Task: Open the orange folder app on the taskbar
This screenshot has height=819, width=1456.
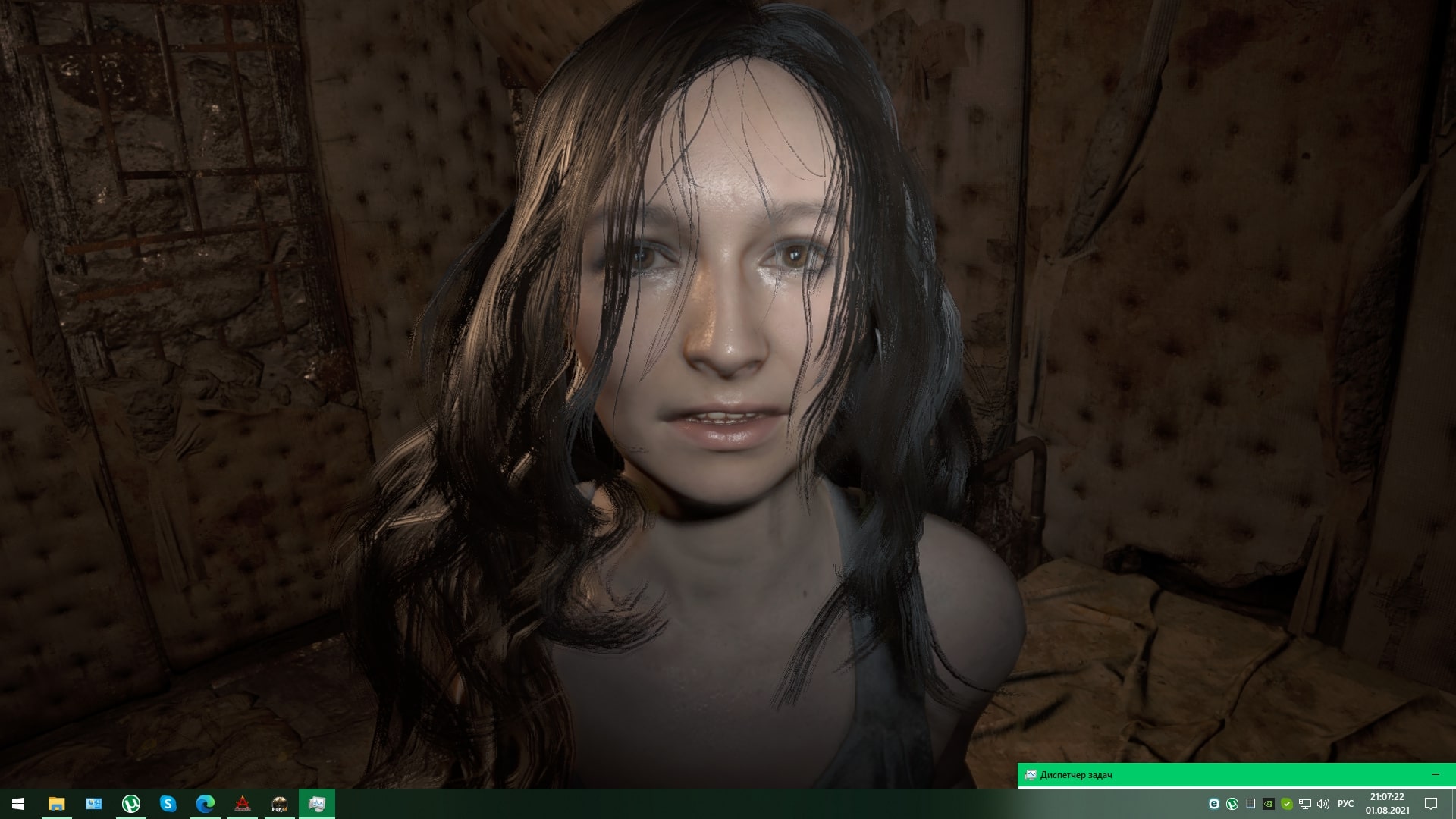Action: [x=55, y=805]
